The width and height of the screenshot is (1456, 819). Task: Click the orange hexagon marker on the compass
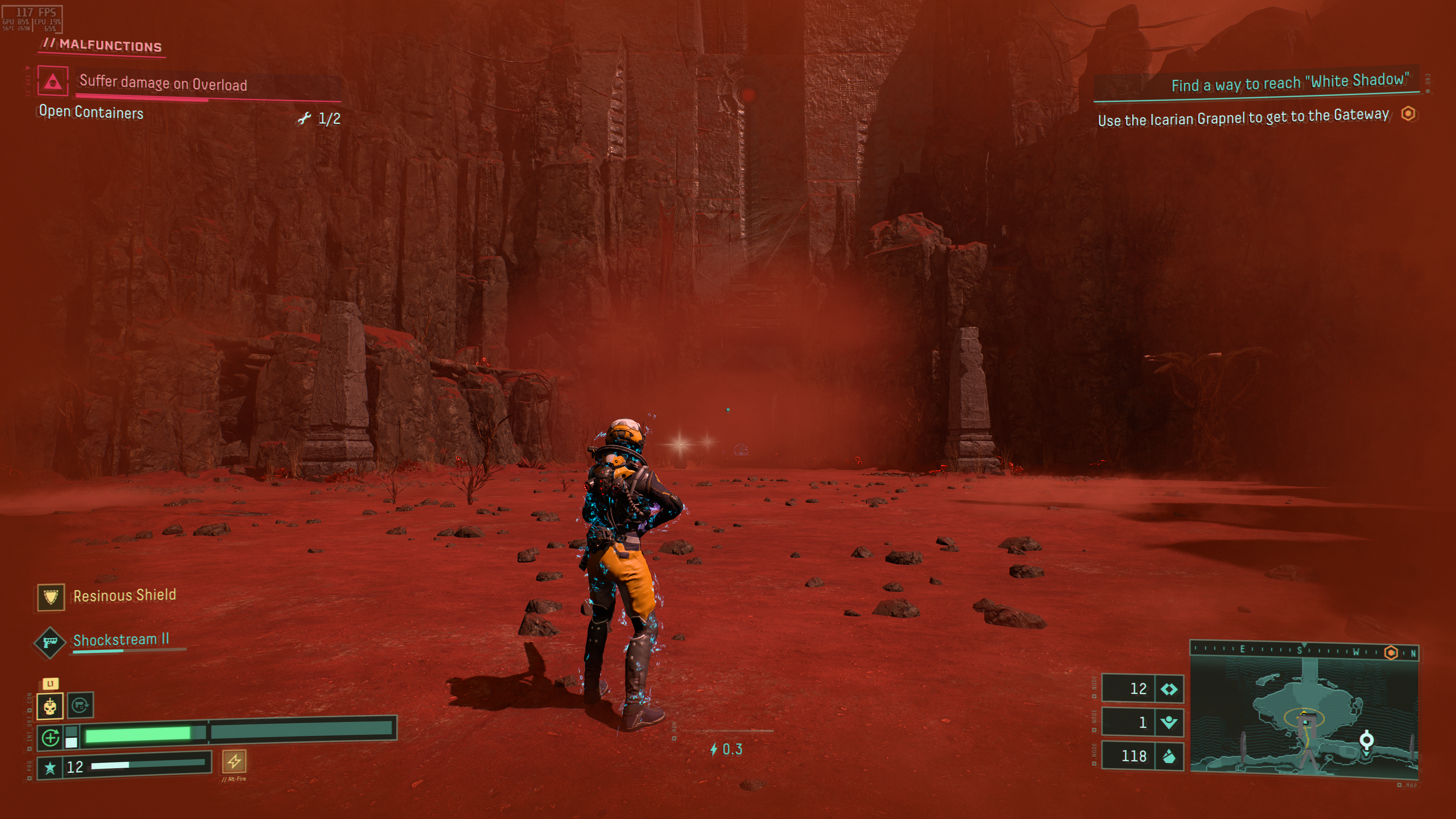pyautogui.click(x=1391, y=653)
